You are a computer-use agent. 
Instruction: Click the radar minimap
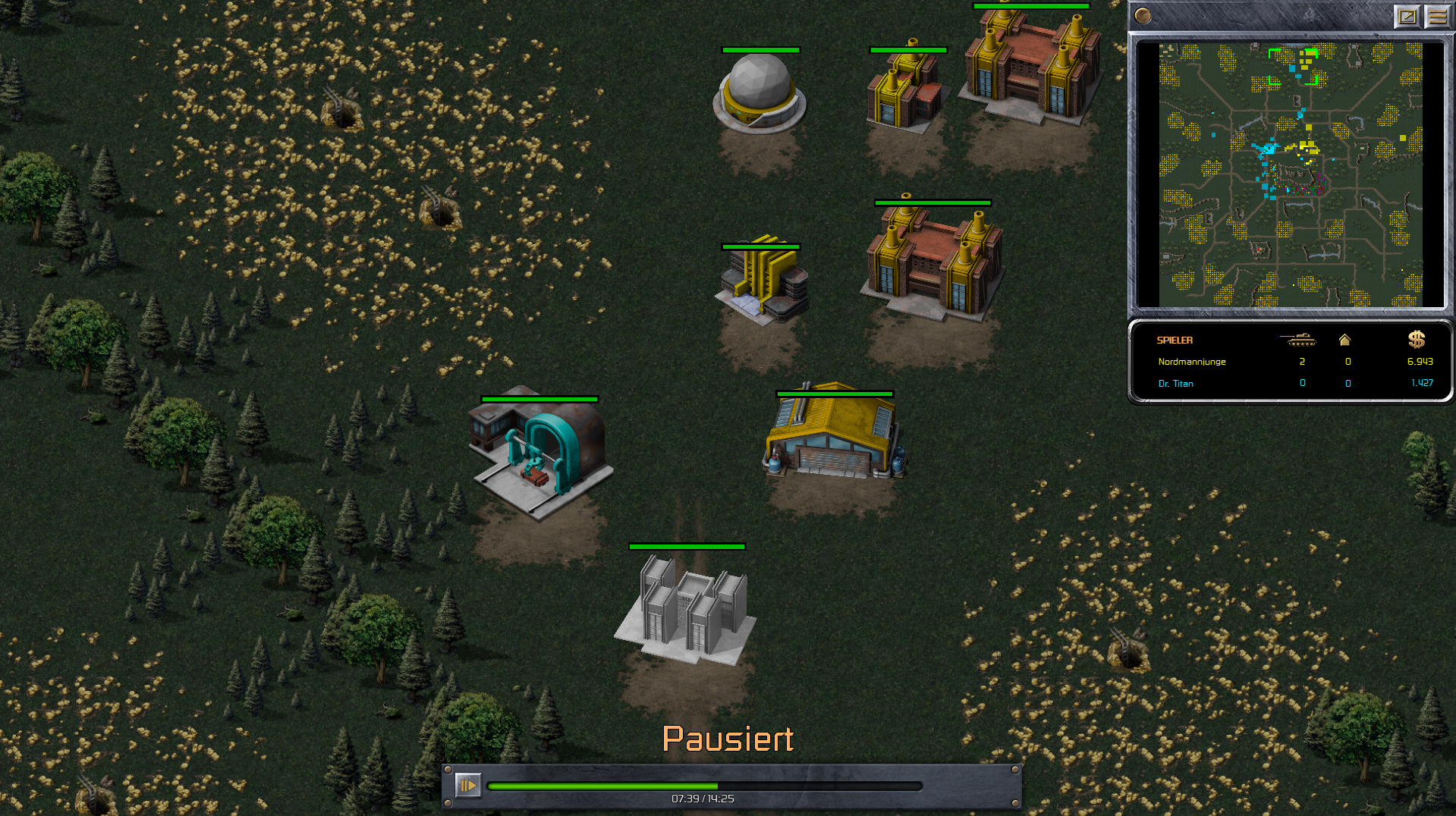coord(1290,174)
